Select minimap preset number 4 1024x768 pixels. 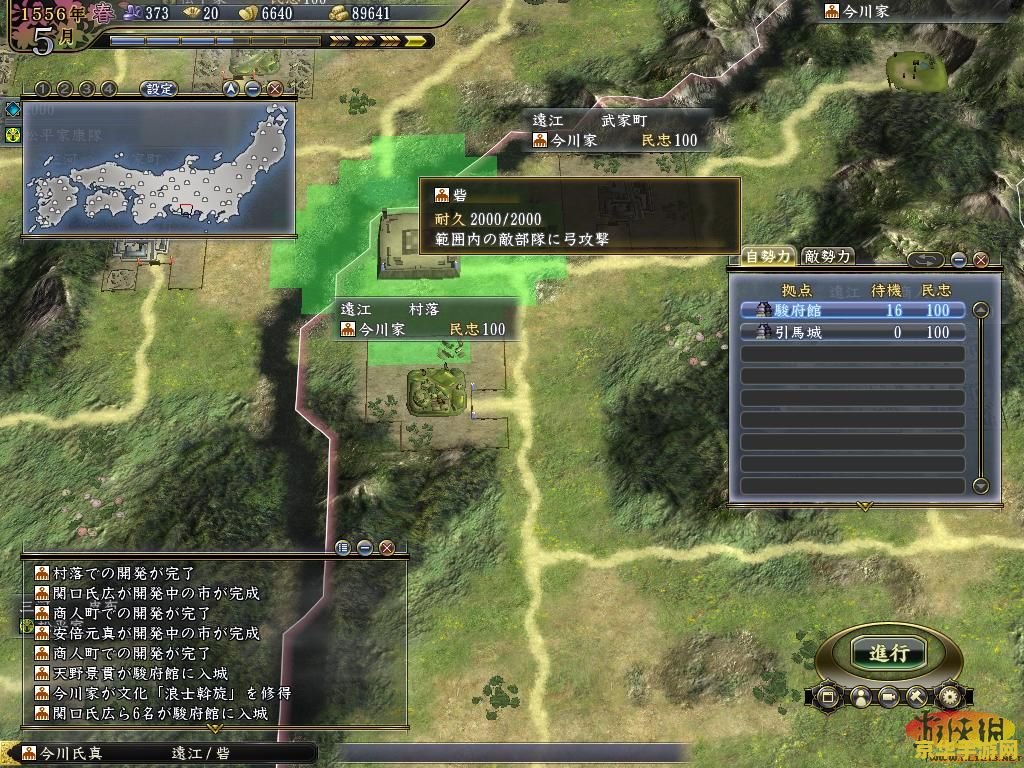click(x=108, y=89)
